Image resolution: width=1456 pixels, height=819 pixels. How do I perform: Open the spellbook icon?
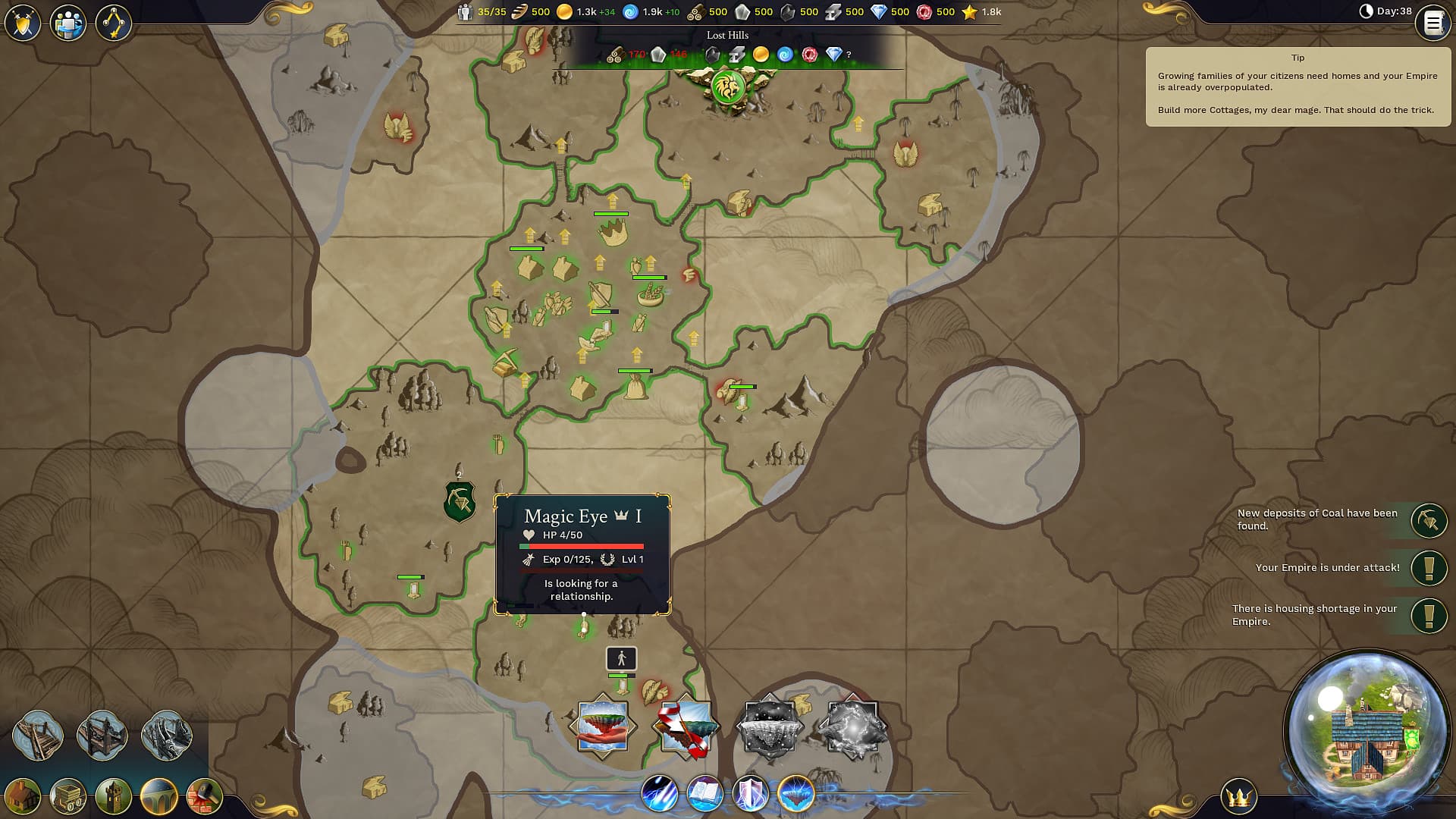pyautogui.click(x=704, y=794)
